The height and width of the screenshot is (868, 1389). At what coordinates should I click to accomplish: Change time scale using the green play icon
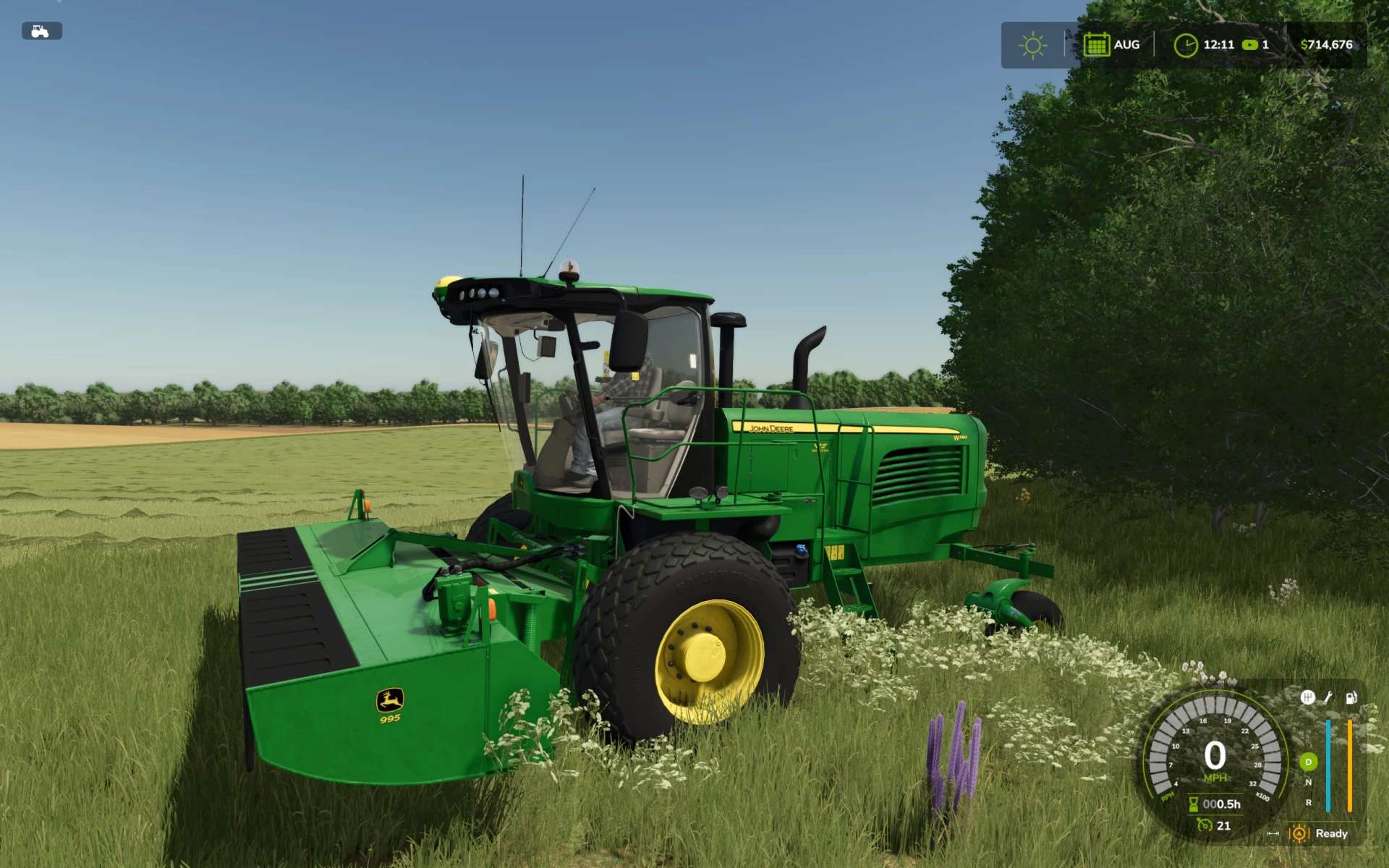click(x=1249, y=45)
